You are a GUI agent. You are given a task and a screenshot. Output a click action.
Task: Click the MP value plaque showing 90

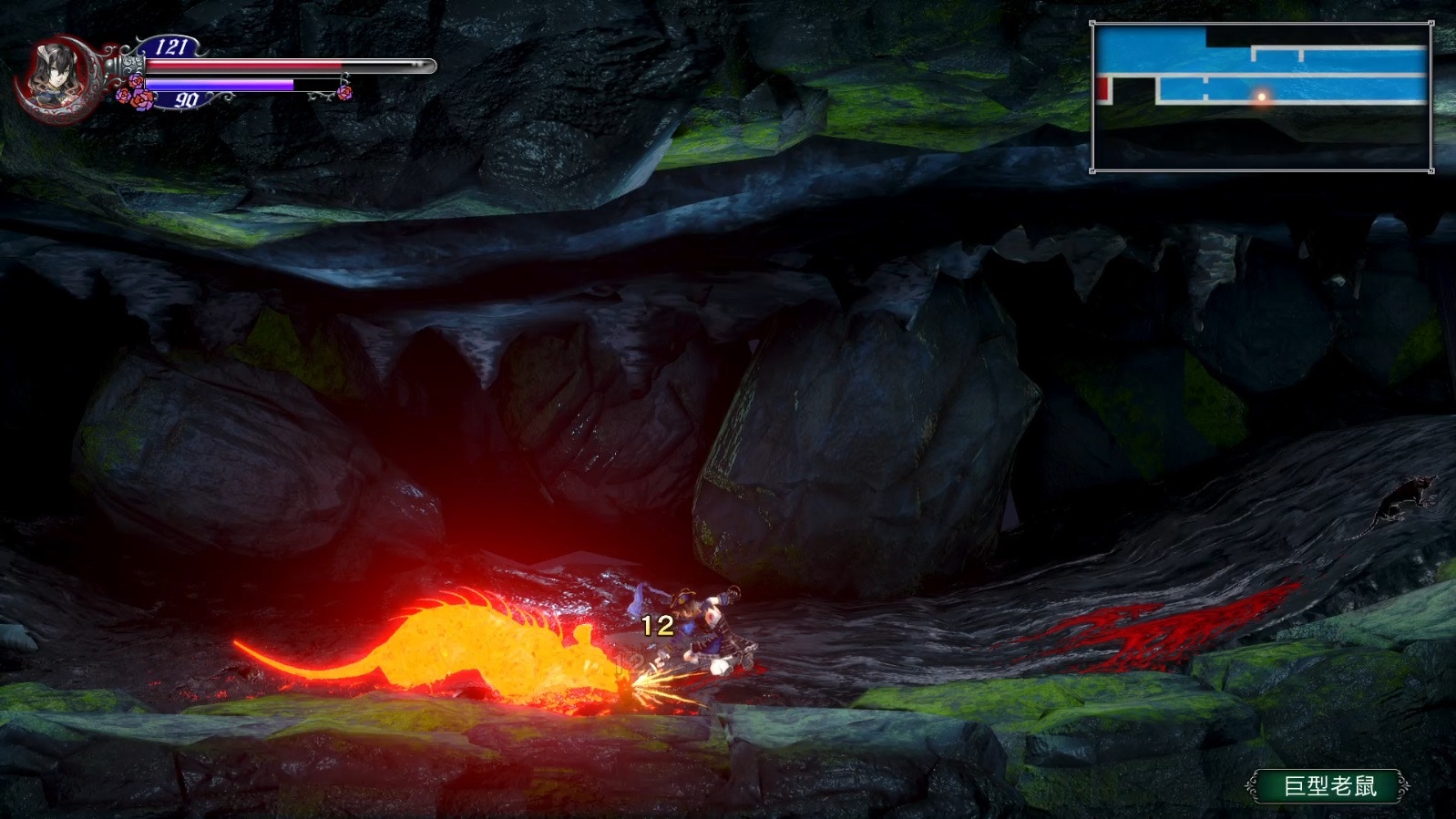tap(188, 100)
